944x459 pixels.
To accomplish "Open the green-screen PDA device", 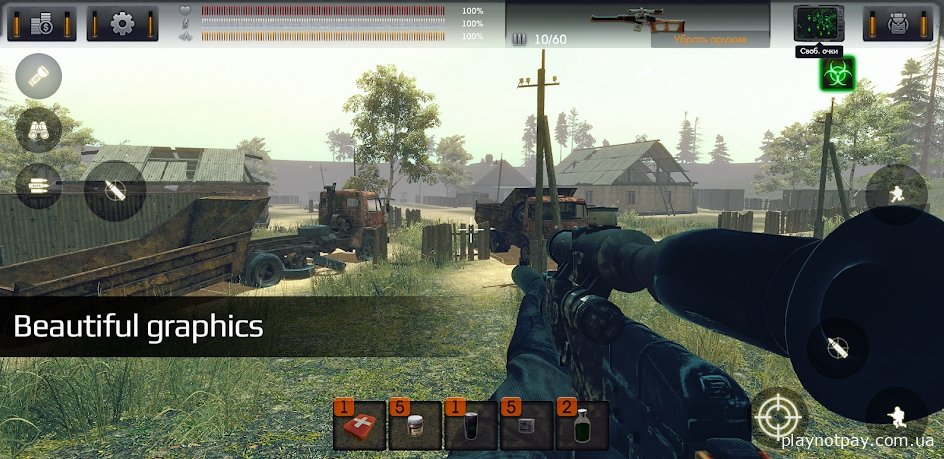I will tap(819, 22).
